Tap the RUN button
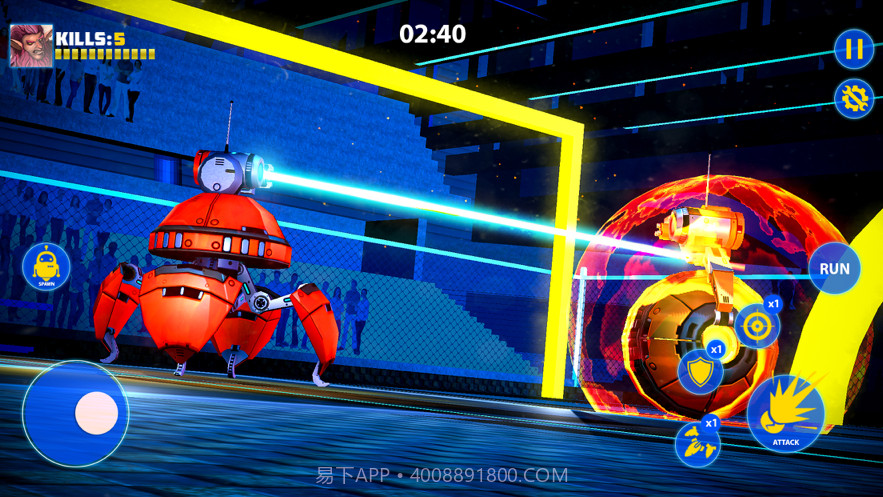 [x=834, y=268]
